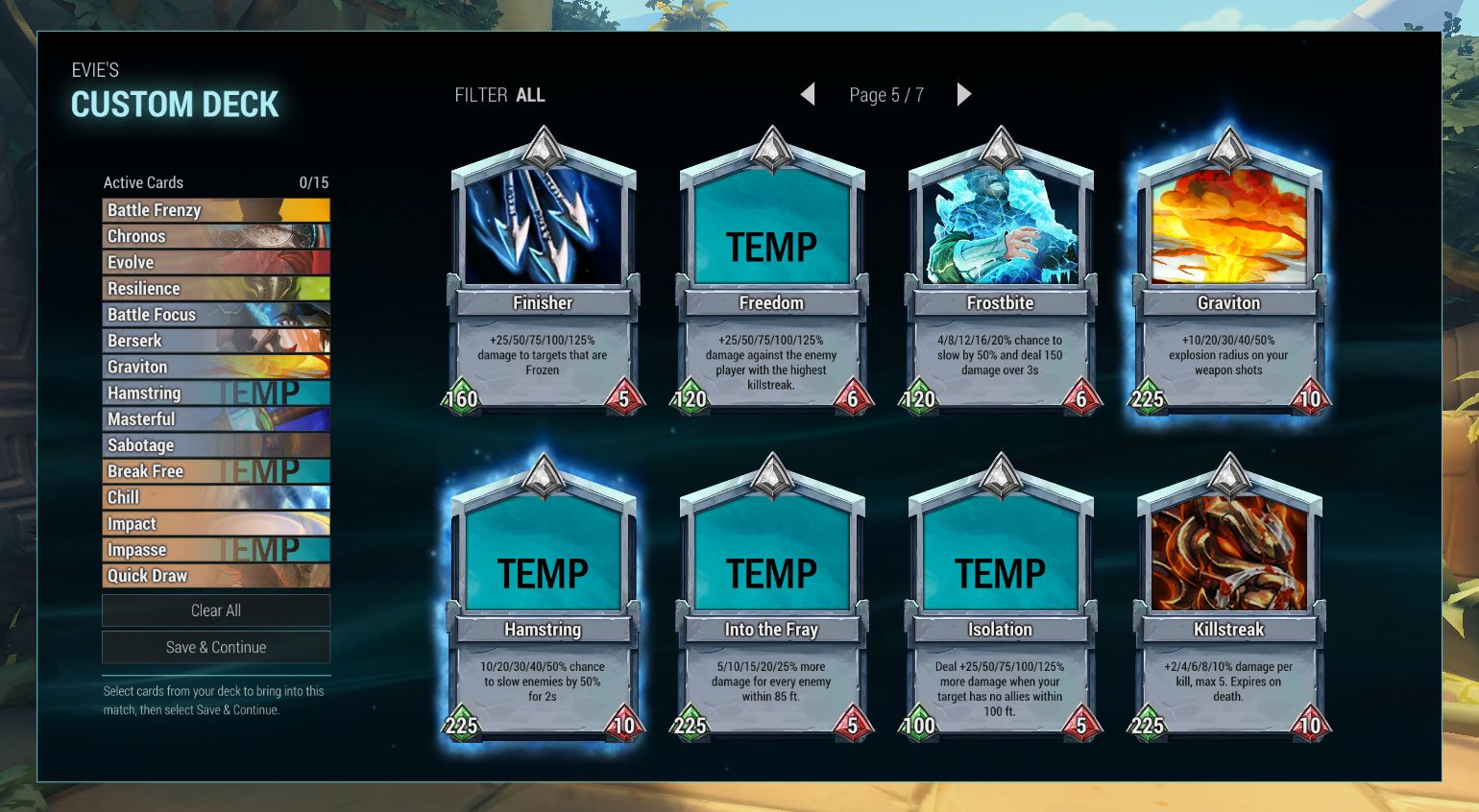This screenshot has height=812, width=1479.
Task: Go to the next card page
Action: click(x=964, y=94)
